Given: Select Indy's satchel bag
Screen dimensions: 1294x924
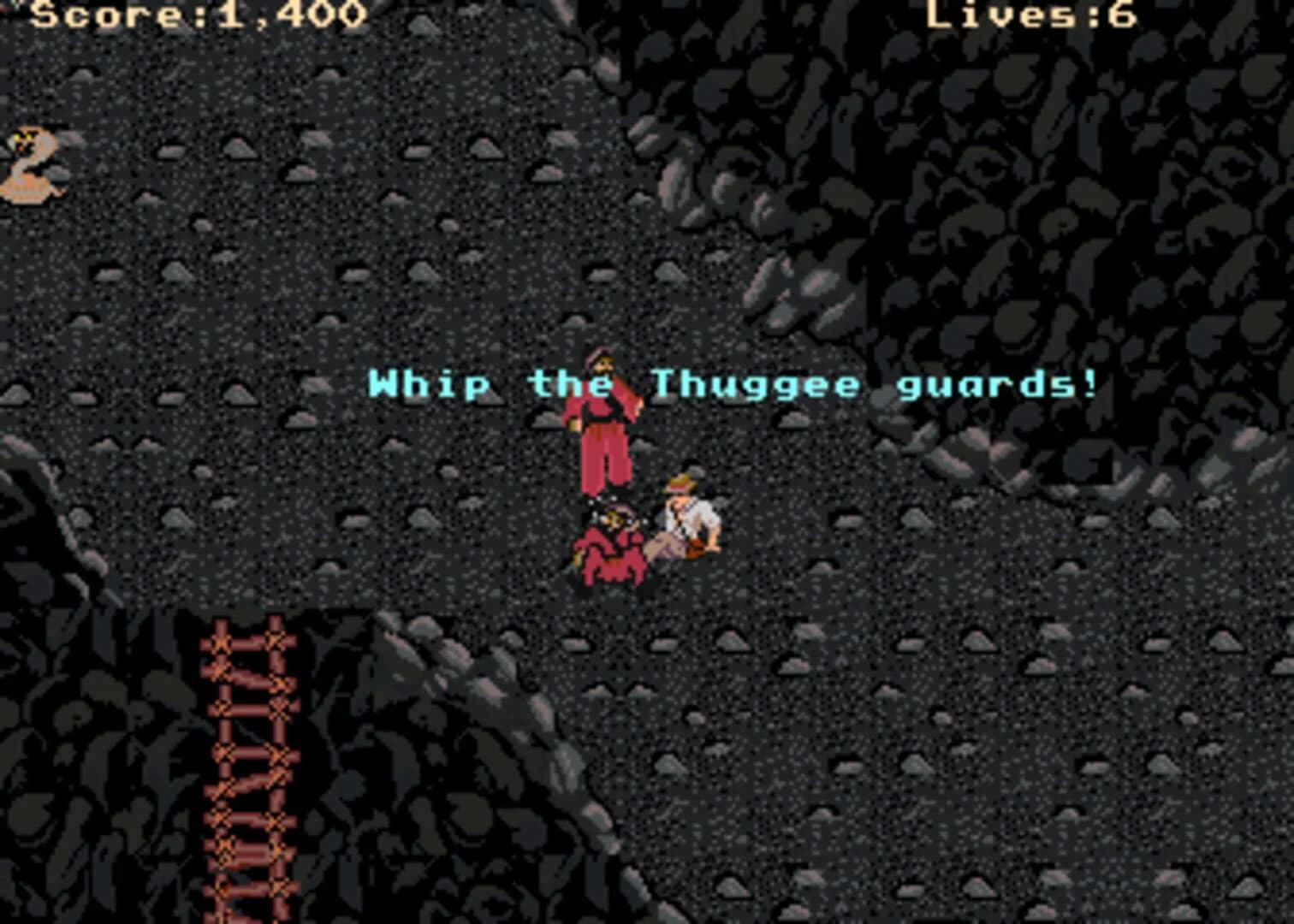Looking at the screenshot, I should [x=693, y=548].
